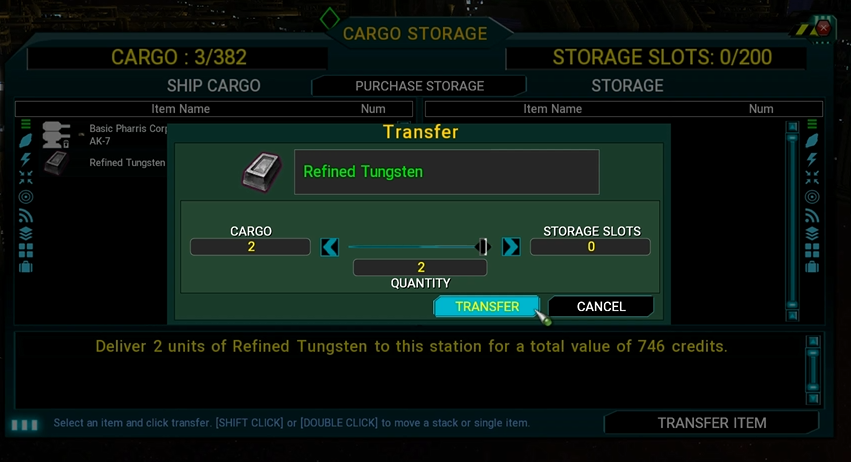Filter ship cargo by lightning bolt category
The height and width of the screenshot is (462, 851).
[26, 160]
